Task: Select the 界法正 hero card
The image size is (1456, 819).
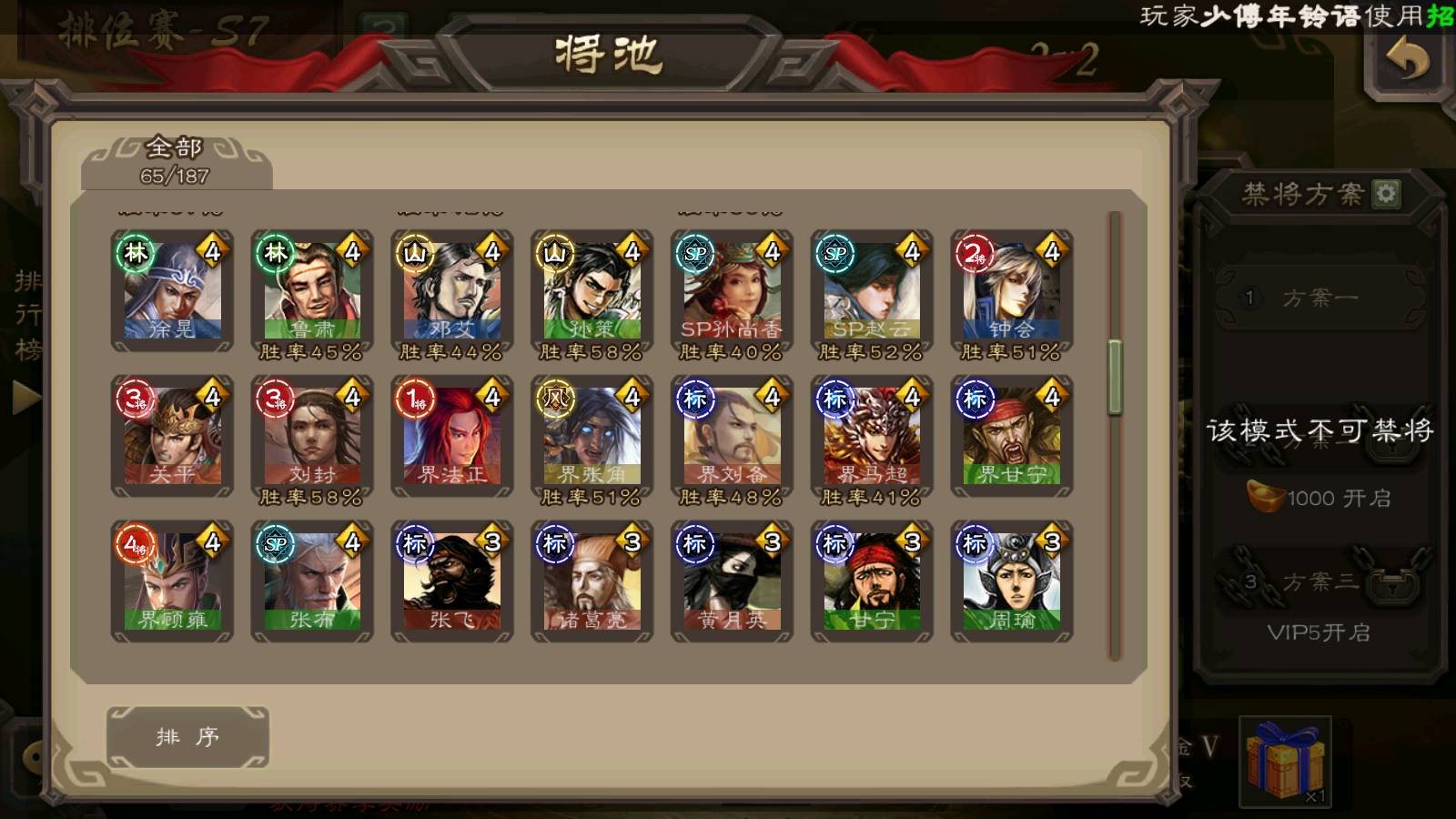Action: pyautogui.click(x=452, y=437)
